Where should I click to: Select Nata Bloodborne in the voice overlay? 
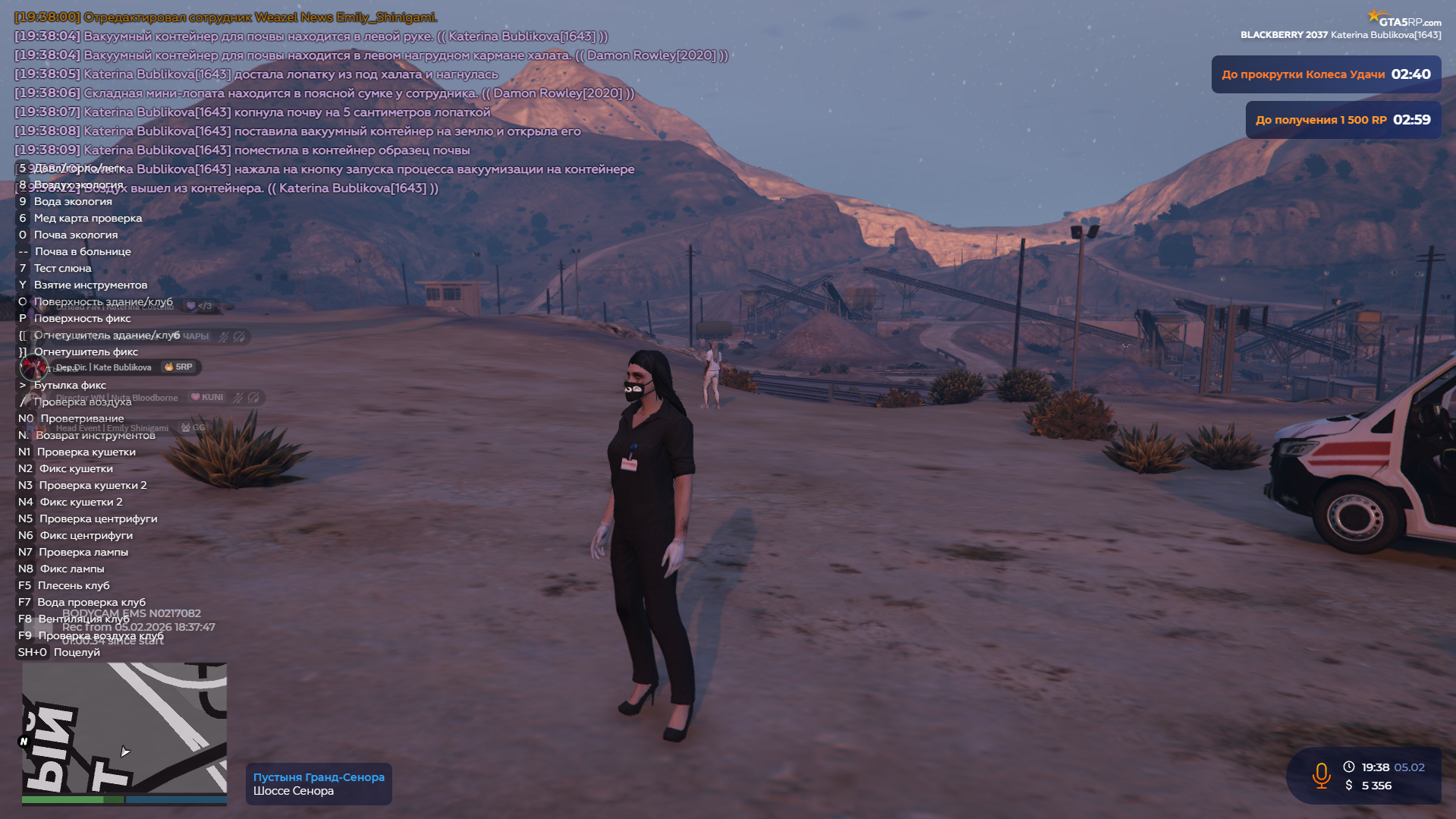click(x=118, y=398)
